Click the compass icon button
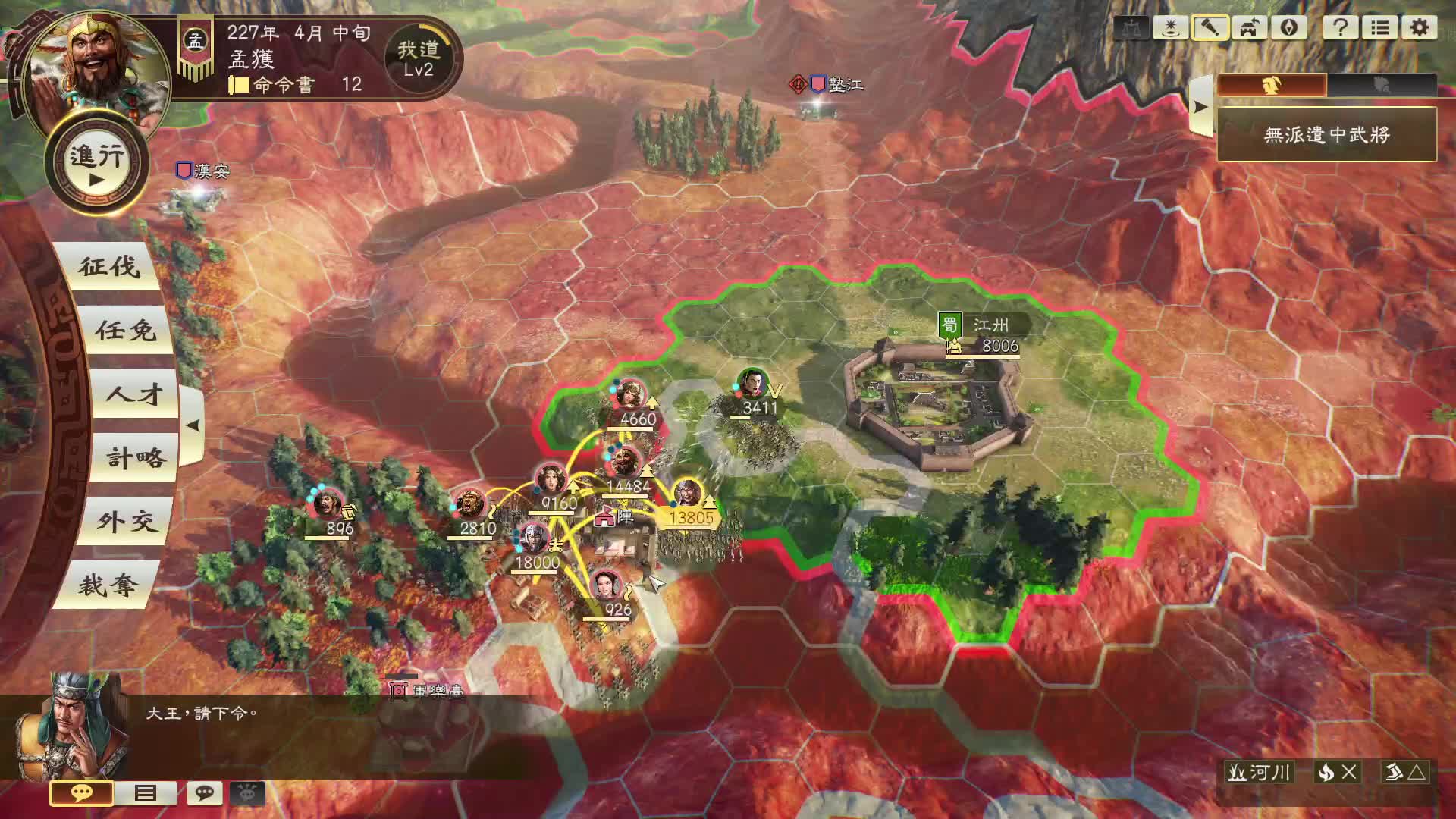Image resolution: width=1456 pixels, height=819 pixels. click(x=1289, y=28)
